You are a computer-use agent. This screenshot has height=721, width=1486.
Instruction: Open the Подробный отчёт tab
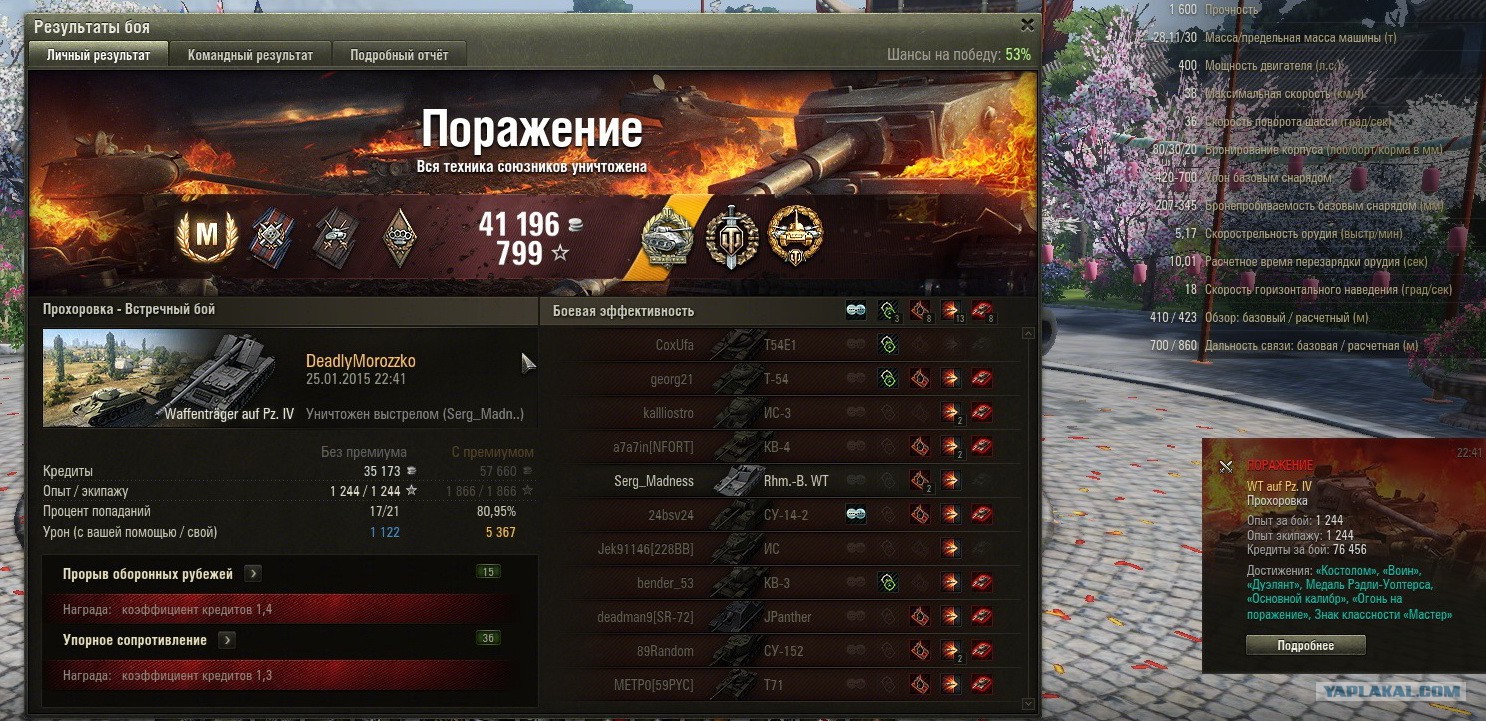[399, 55]
